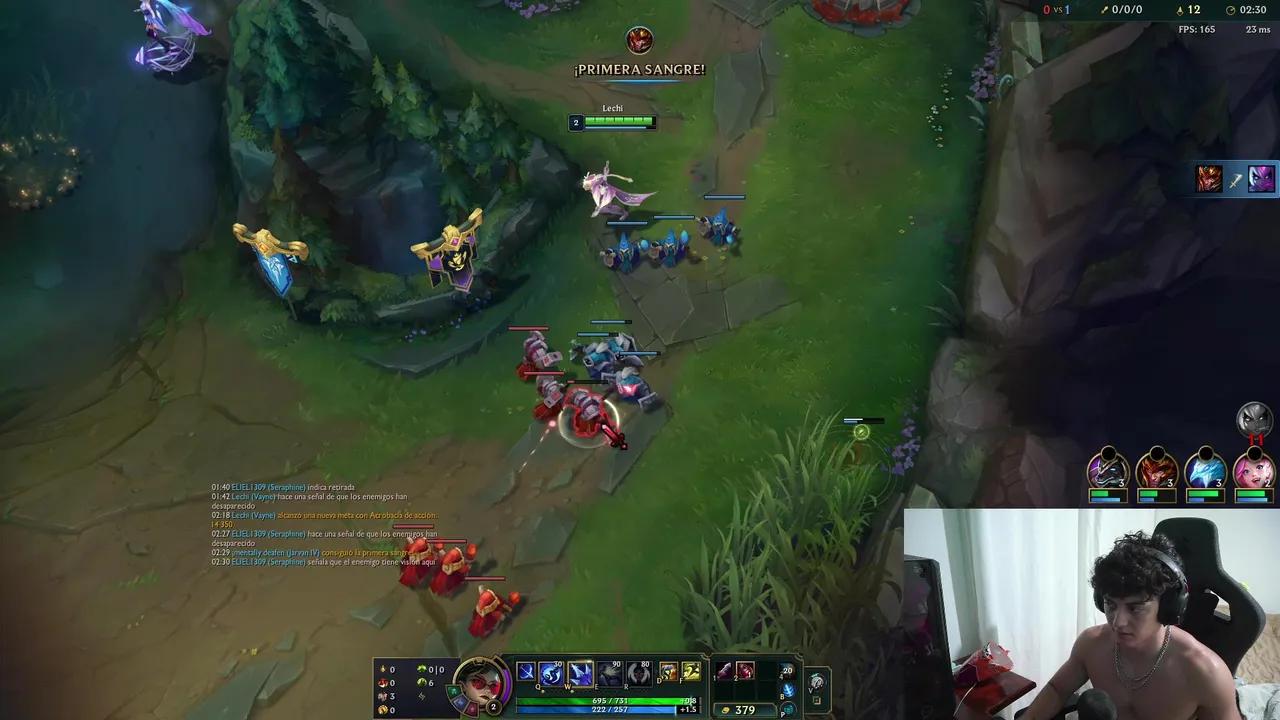The height and width of the screenshot is (720, 1280).
Task: Click the D summoner spell icon
Action: pos(667,672)
